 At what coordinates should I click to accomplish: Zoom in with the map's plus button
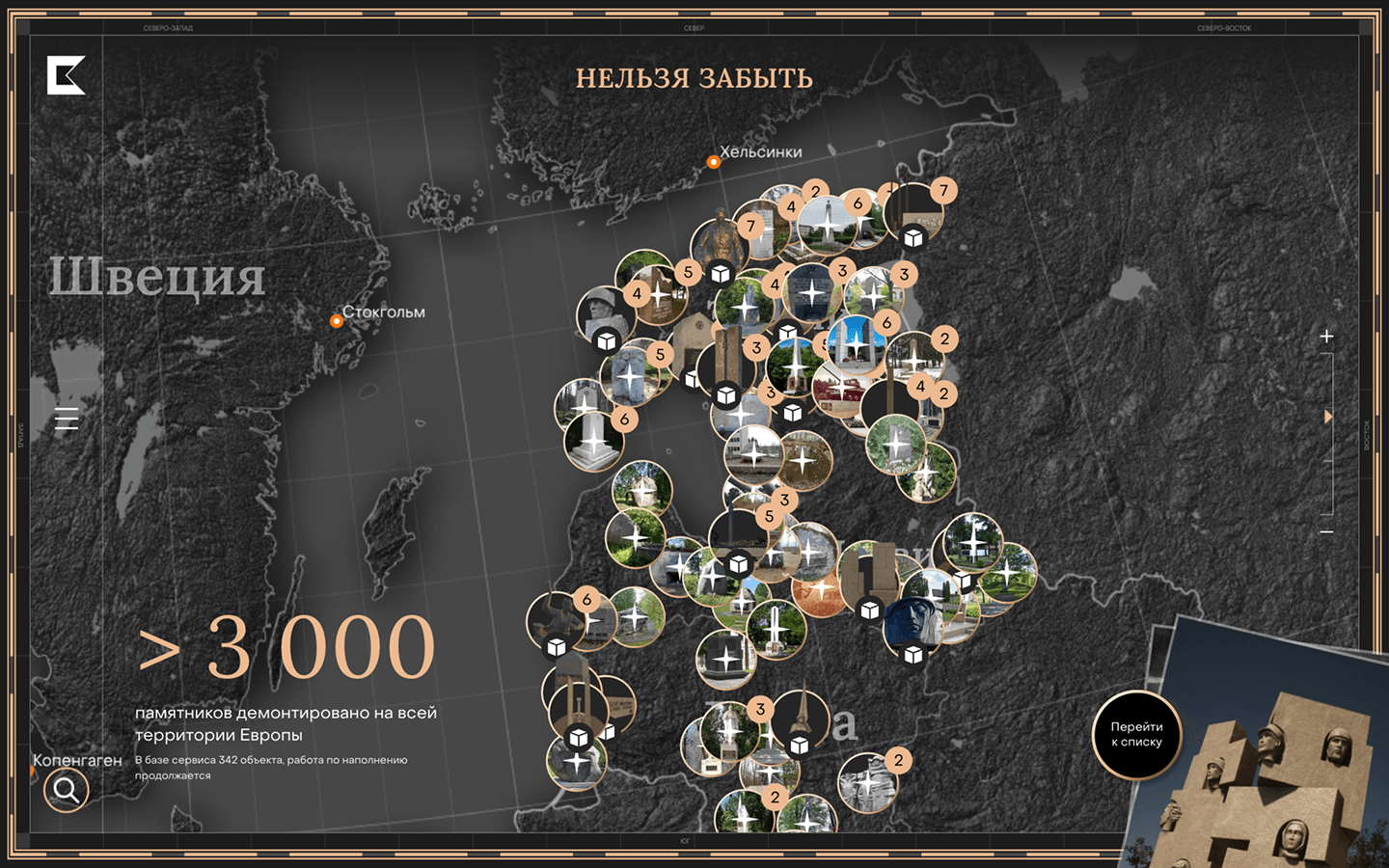coord(1326,337)
